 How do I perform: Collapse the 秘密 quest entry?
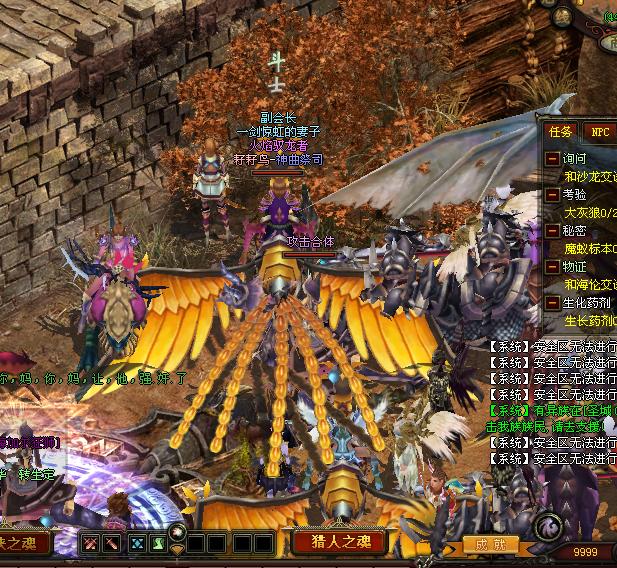coord(552,231)
